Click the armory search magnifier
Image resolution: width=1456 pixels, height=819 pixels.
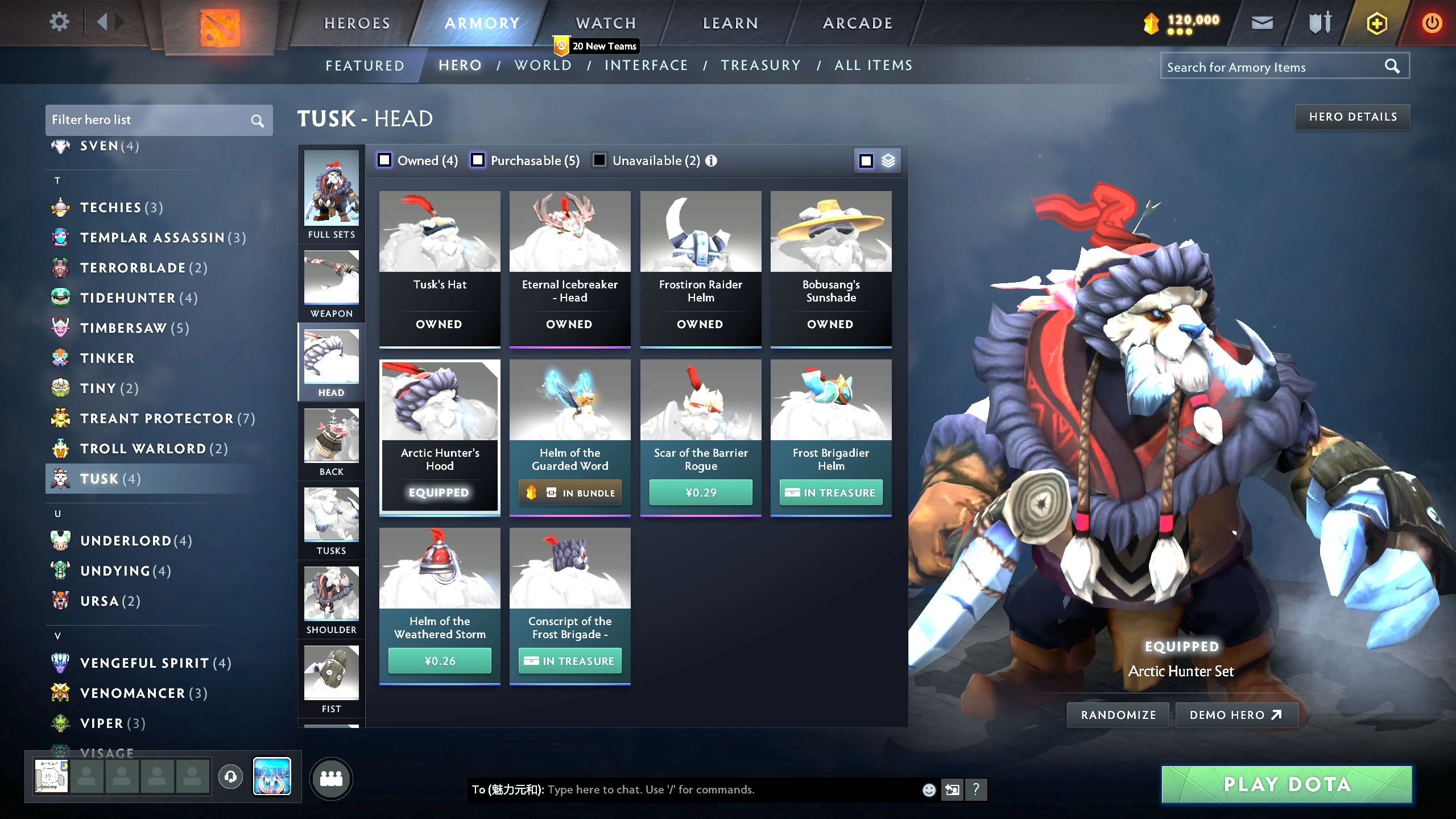pyautogui.click(x=1393, y=66)
